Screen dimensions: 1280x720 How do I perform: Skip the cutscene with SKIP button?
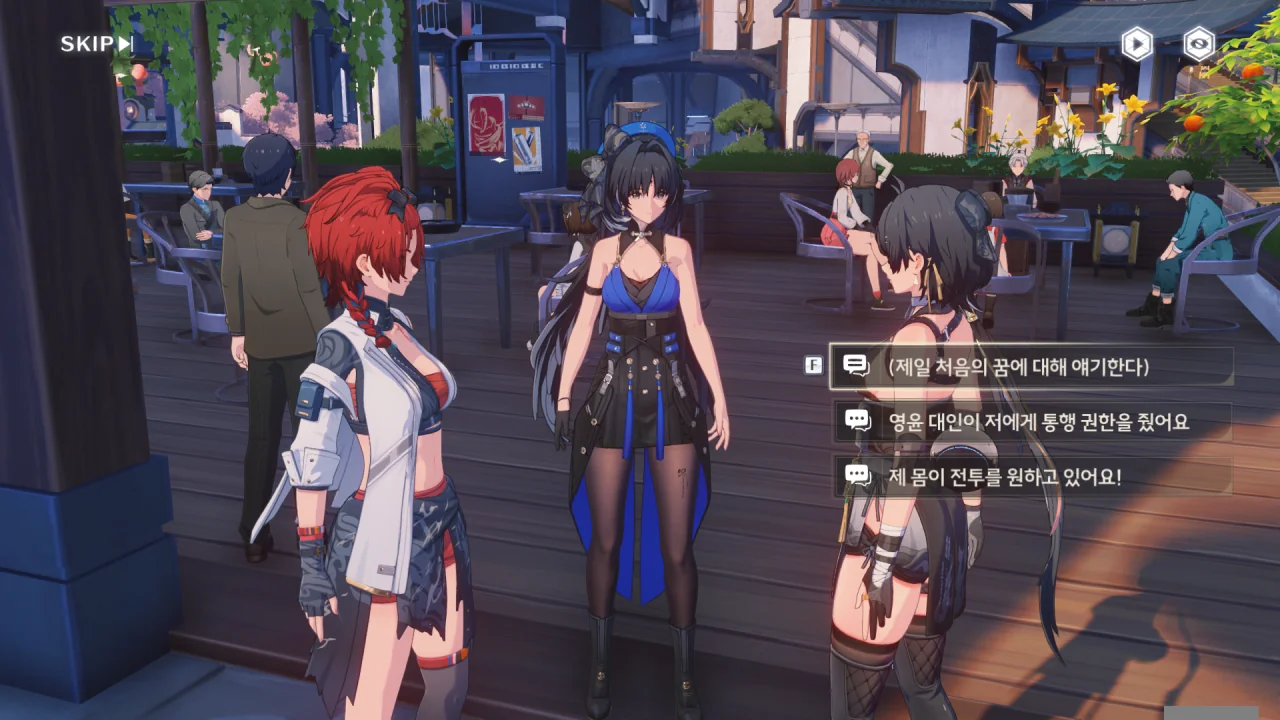96,44
